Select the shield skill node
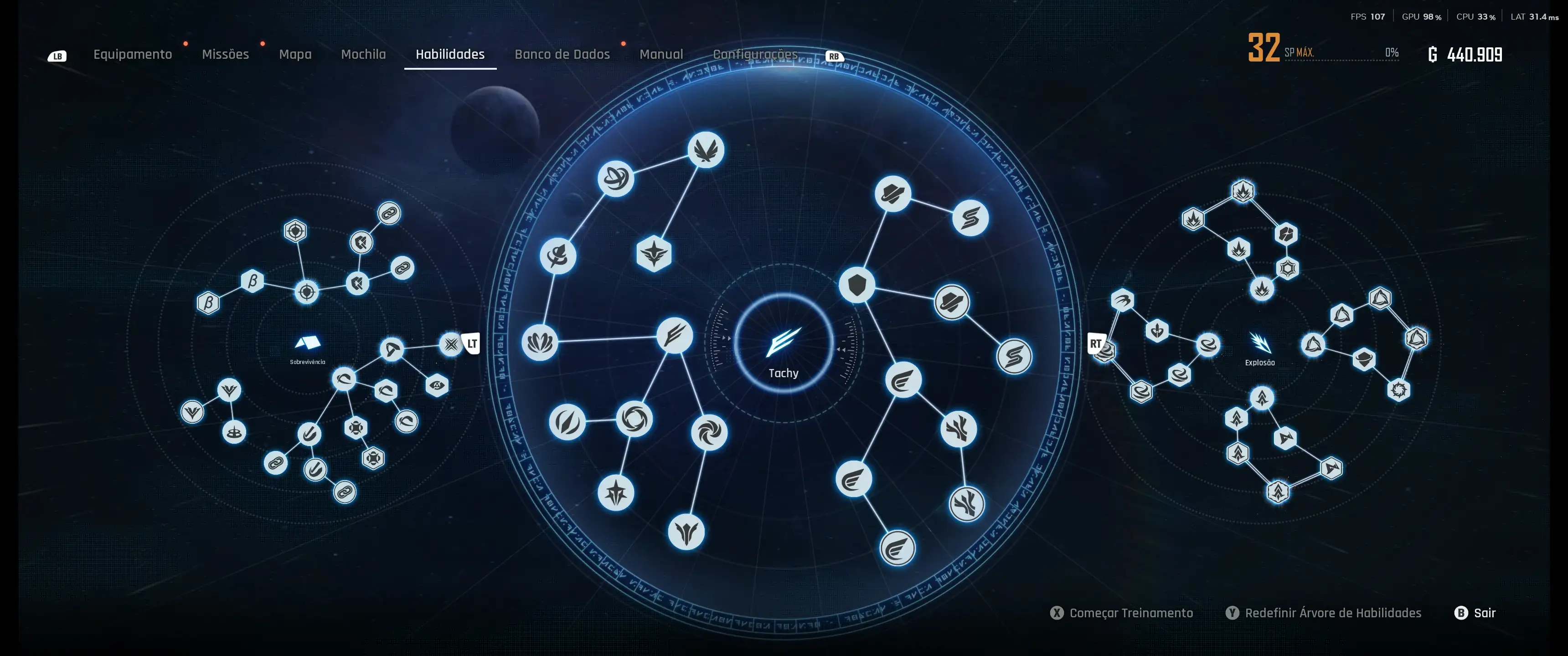 pyautogui.click(x=856, y=284)
